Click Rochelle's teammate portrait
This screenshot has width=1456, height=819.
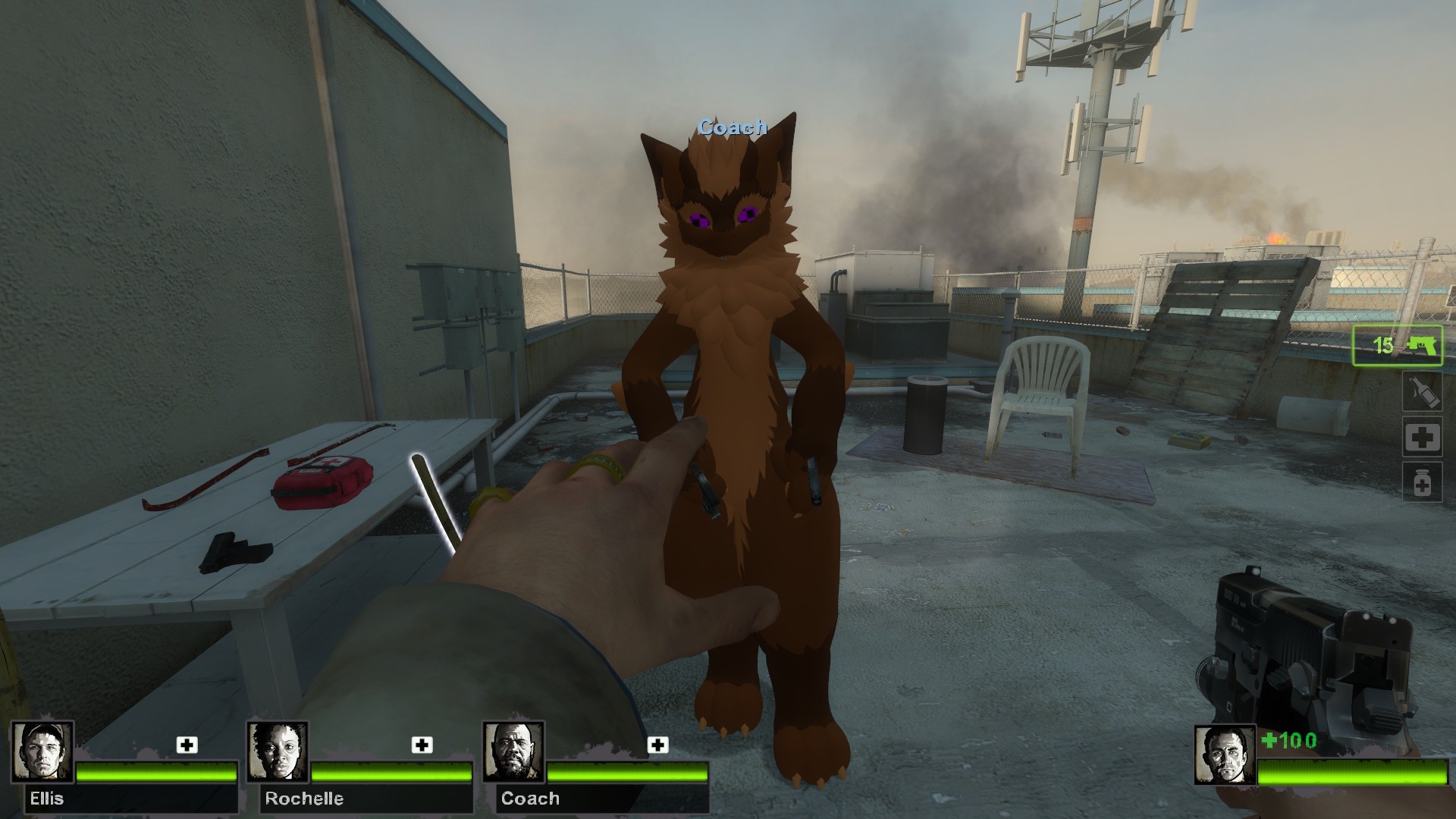tap(278, 752)
